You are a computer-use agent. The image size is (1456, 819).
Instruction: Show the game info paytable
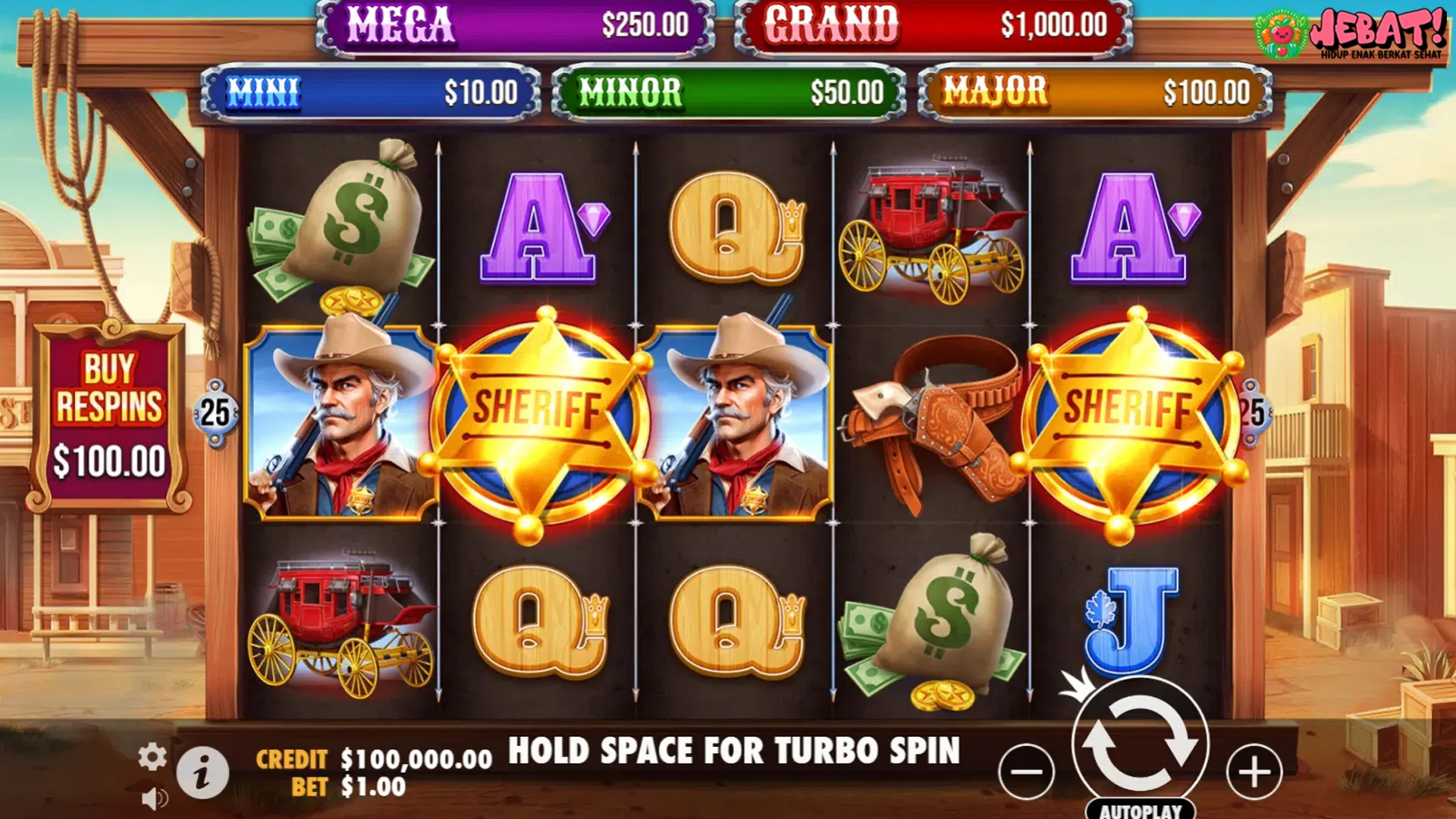202,773
